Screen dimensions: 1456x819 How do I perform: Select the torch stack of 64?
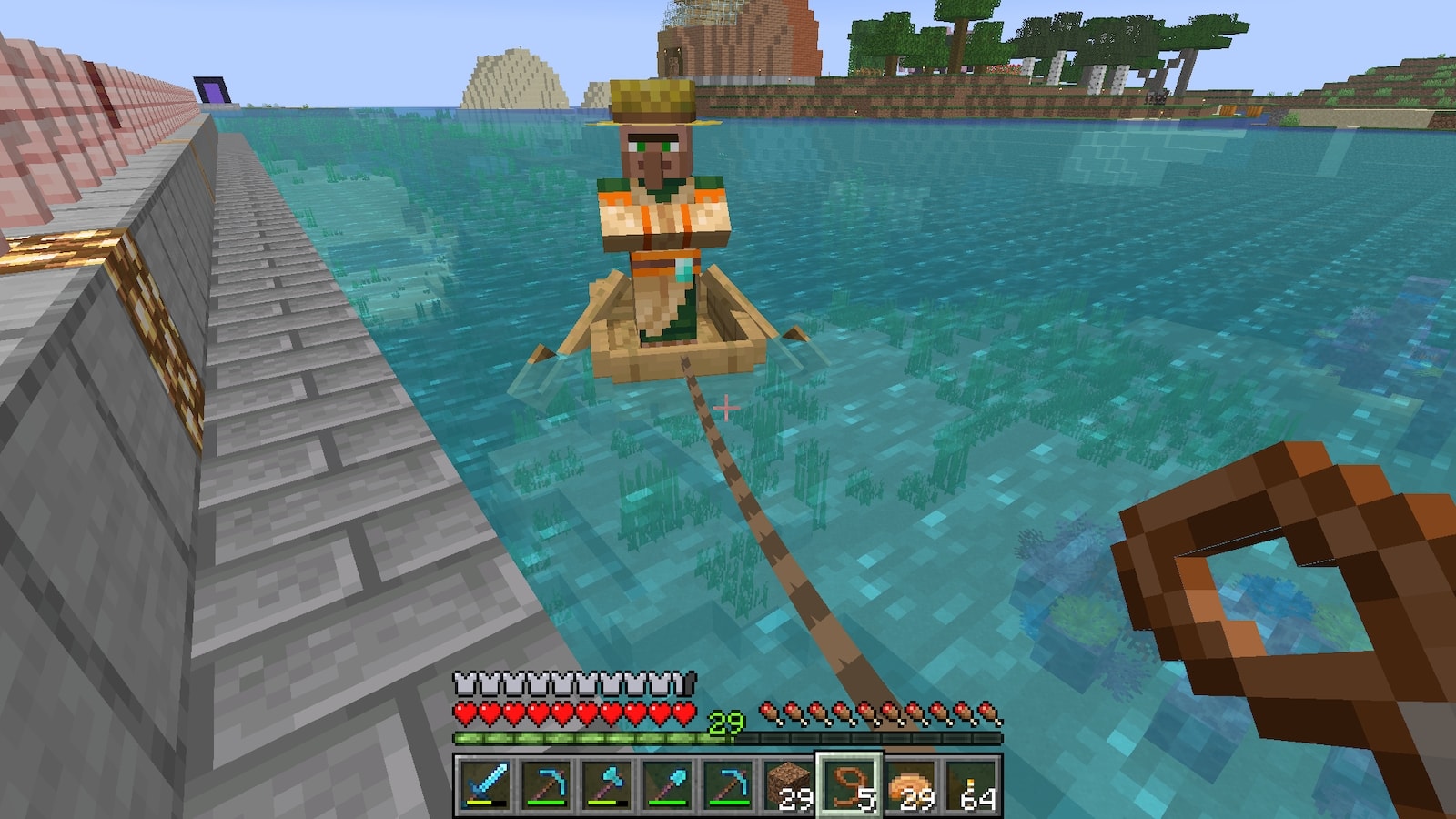[x=971, y=784]
